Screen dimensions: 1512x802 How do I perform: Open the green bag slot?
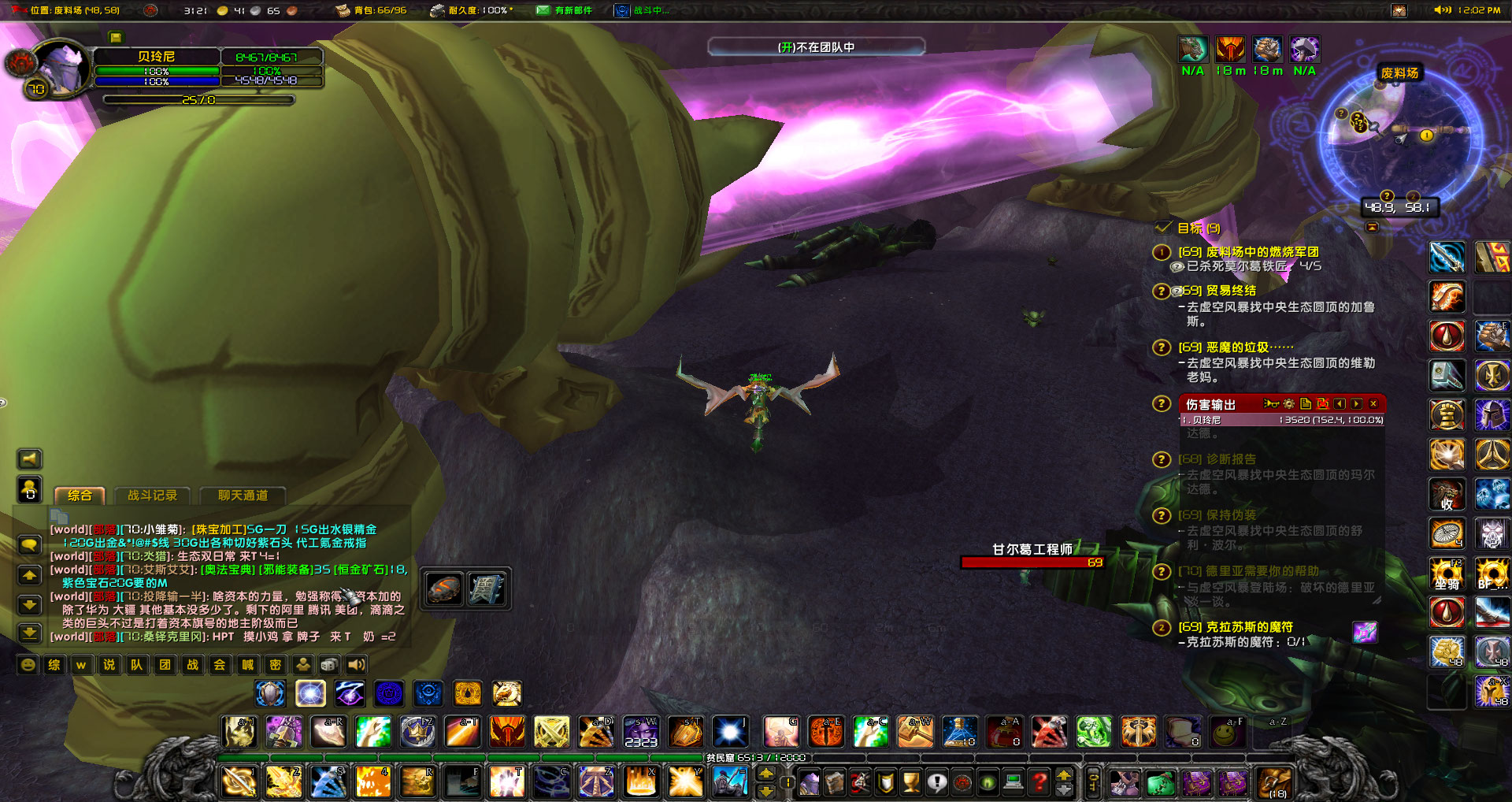point(1160,782)
